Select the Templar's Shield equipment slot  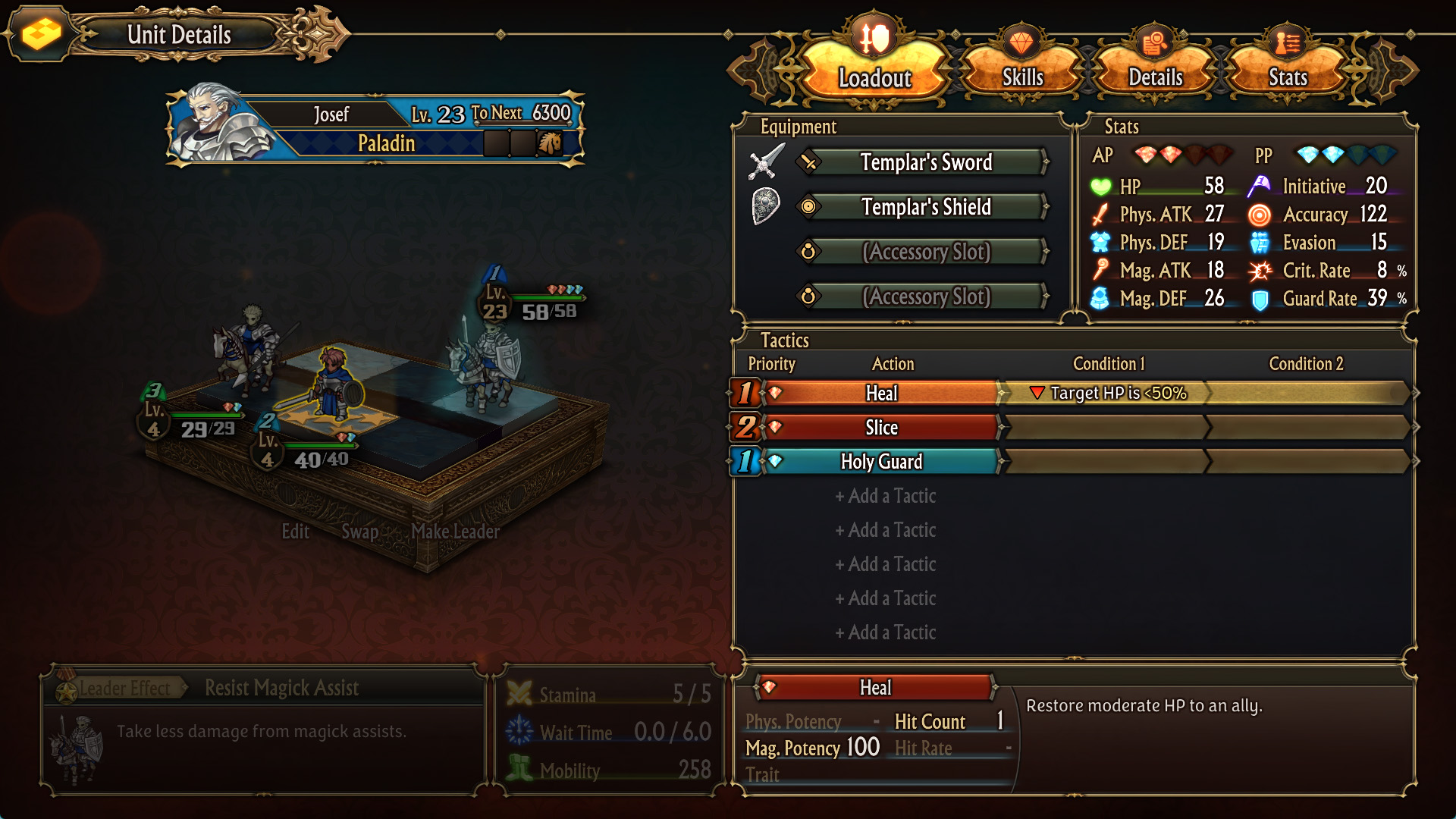925,207
